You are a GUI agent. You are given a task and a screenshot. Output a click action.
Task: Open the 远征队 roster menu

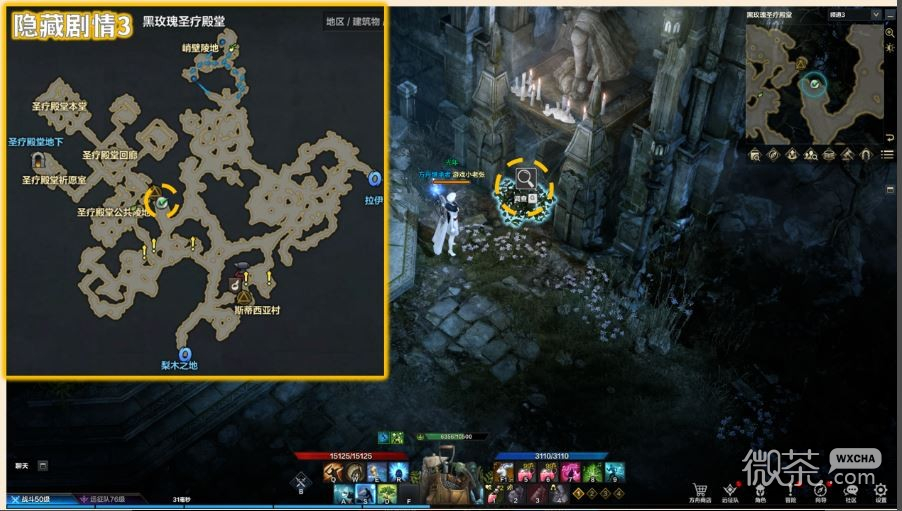[x=732, y=490]
